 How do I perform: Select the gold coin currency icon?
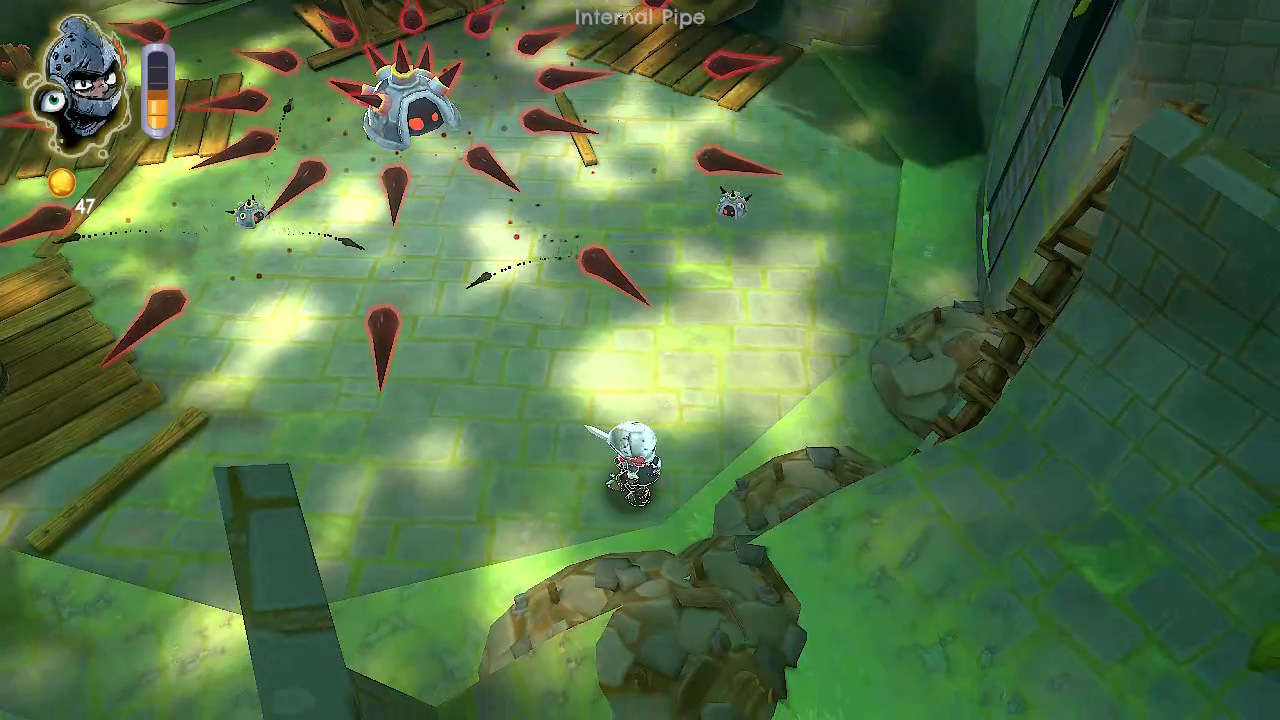coord(60,183)
